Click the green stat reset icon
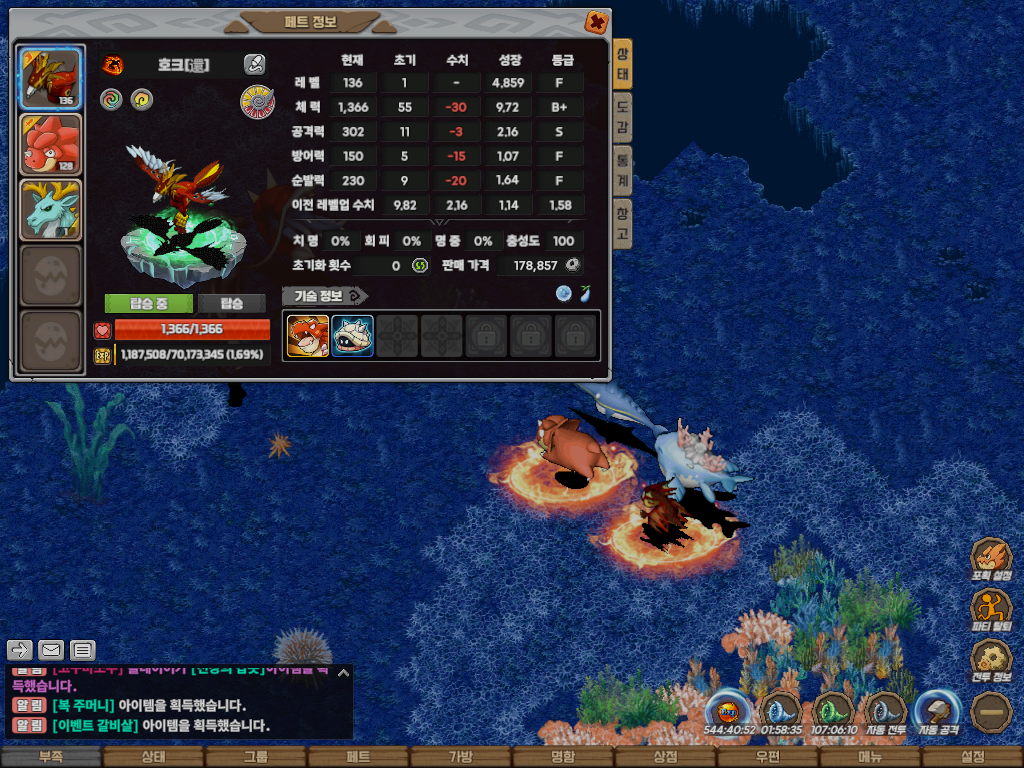The height and width of the screenshot is (768, 1024). [x=420, y=265]
